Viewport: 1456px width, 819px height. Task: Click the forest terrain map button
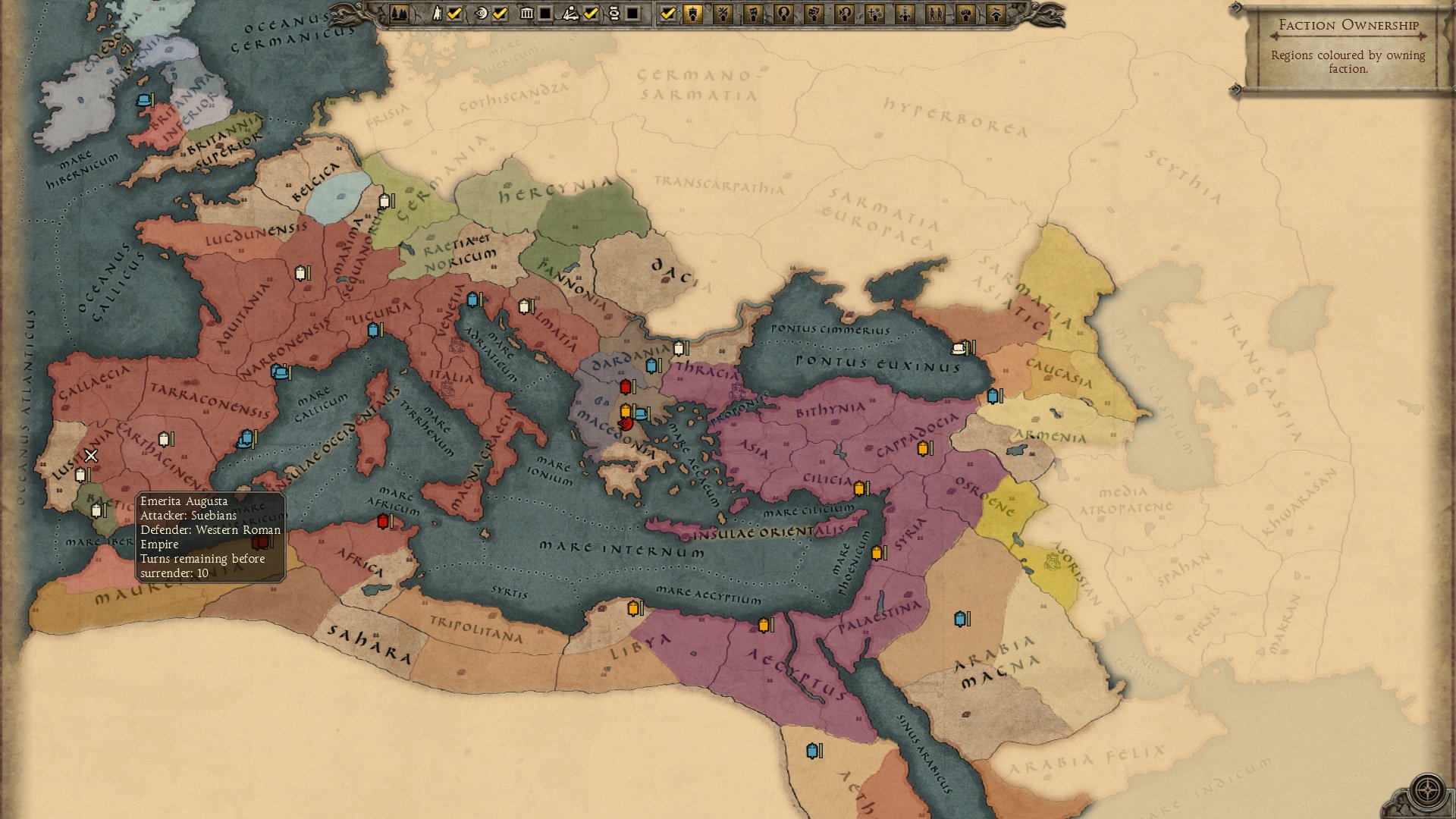(400, 14)
